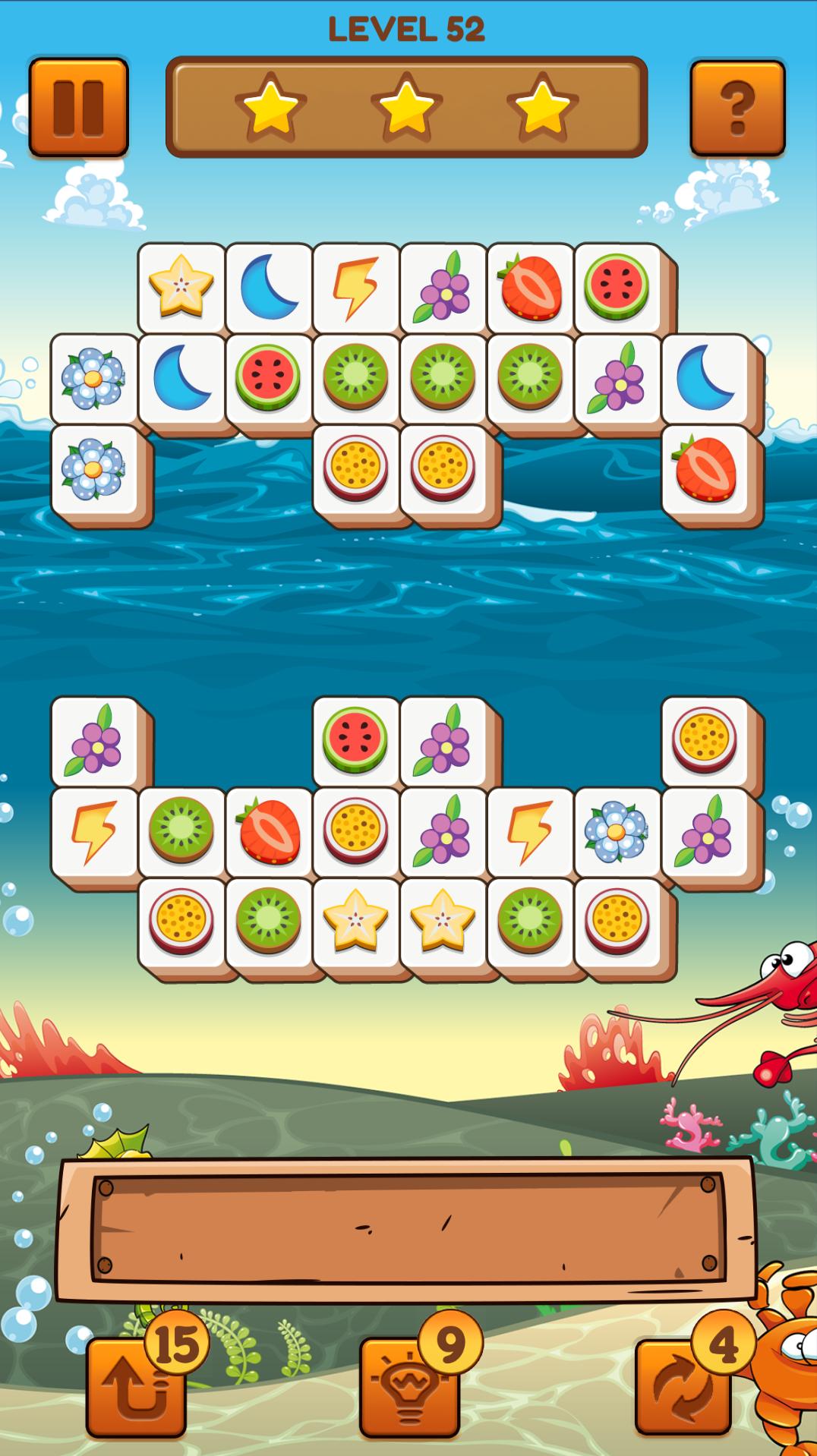The width and height of the screenshot is (817, 1456).
Task: Select the lightning tile beside the moon tile
Action: tap(356, 287)
